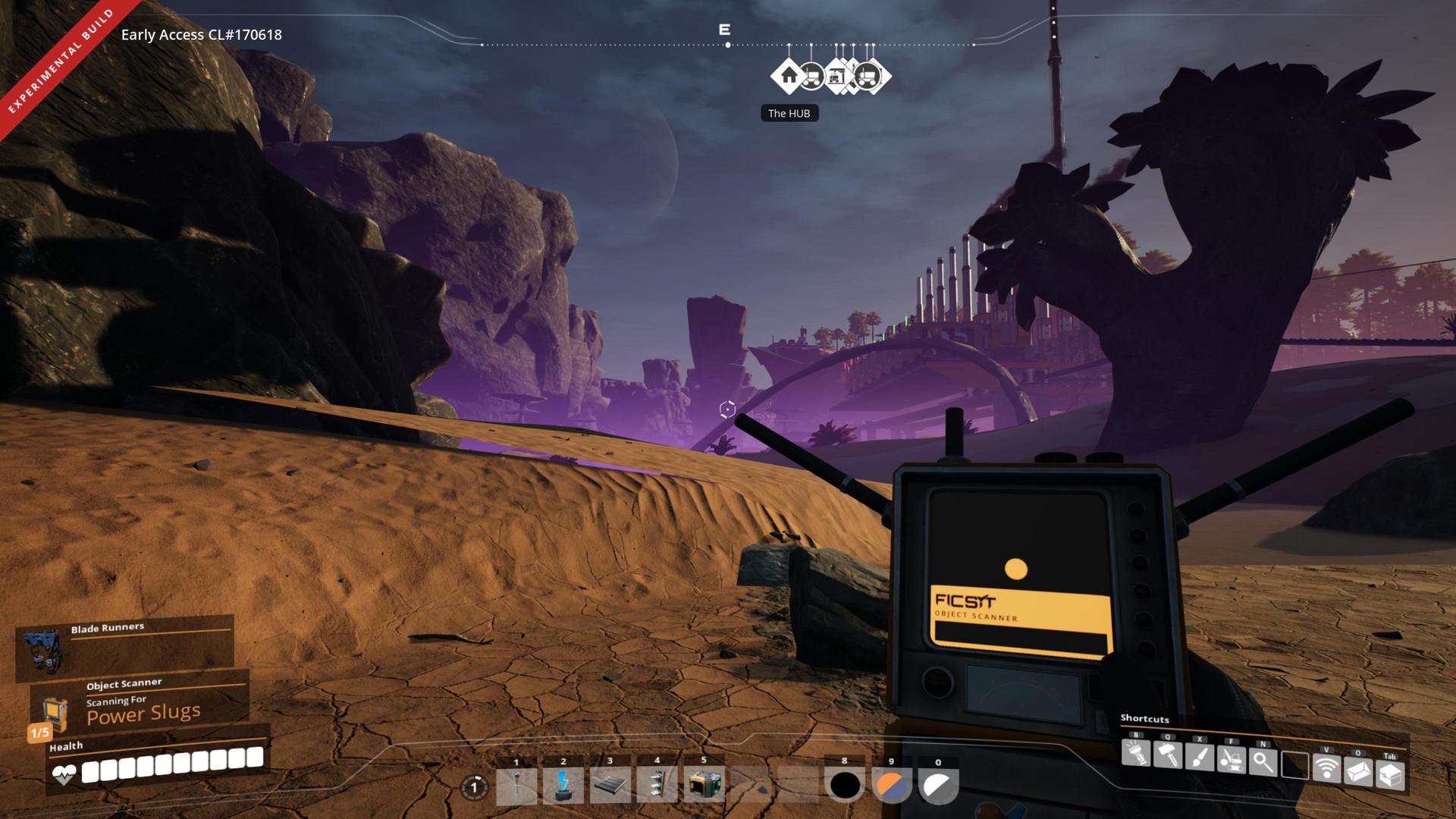Click the hotbar number dial showing 1

[x=475, y=787]
